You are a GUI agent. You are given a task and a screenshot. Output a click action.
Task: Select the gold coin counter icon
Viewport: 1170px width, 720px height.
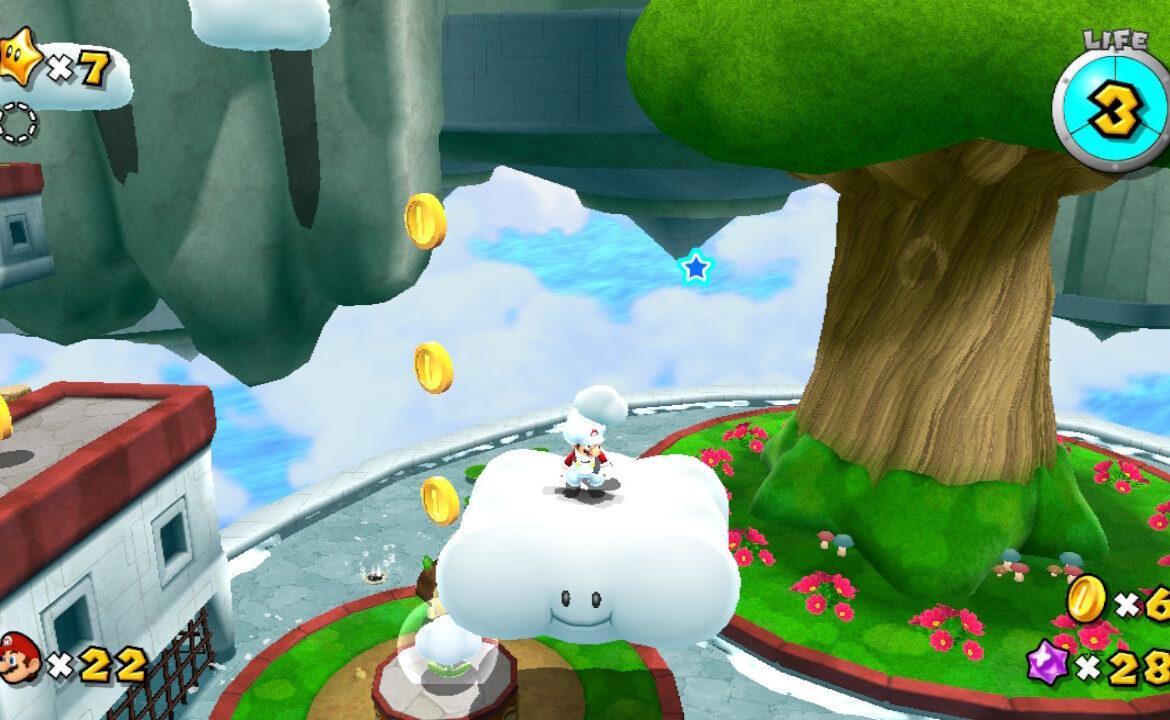tap(1085, 598)
